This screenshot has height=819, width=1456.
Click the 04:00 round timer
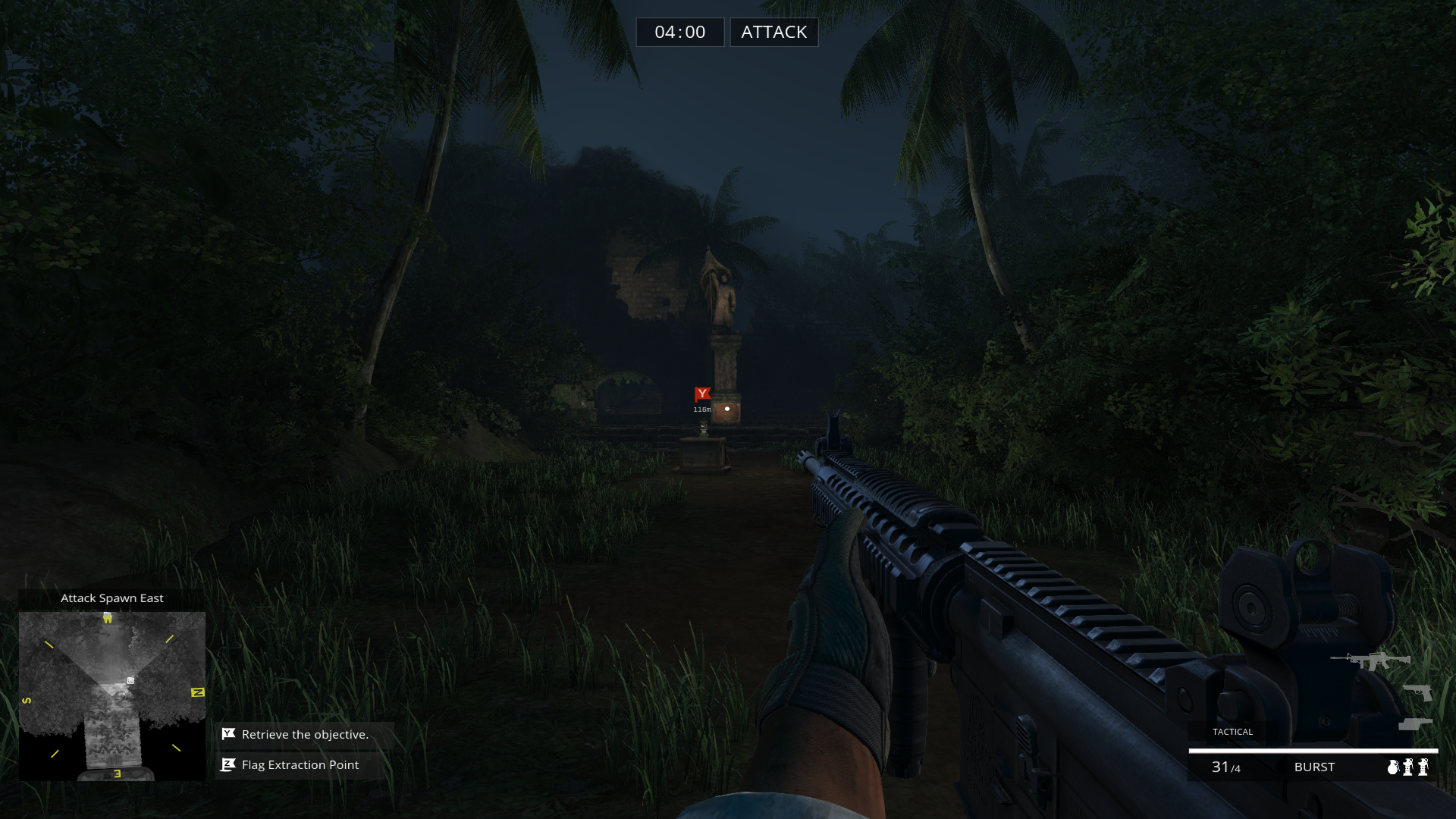click(x=680, y=32)
